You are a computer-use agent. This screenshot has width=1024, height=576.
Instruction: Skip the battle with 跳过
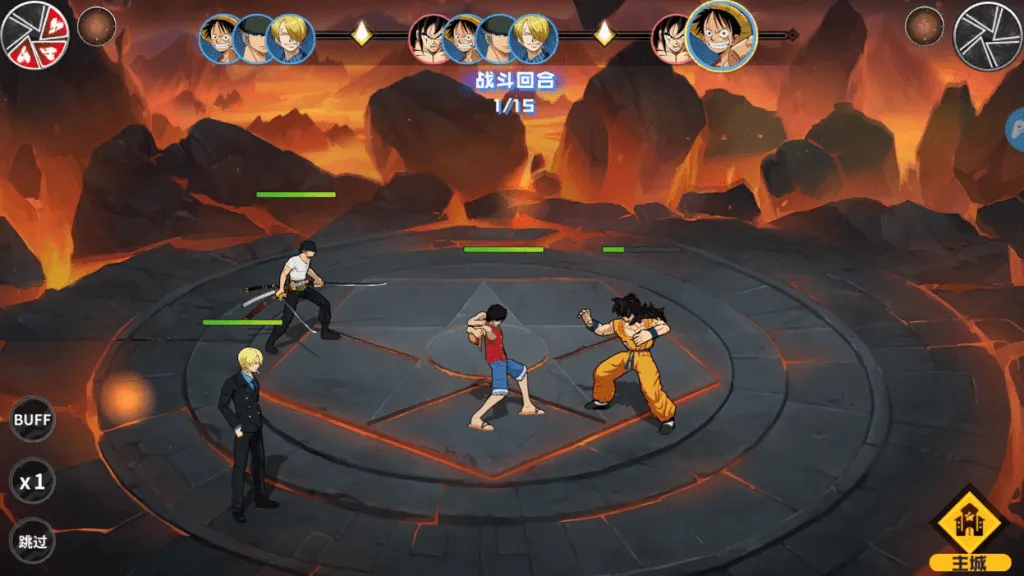pyautogui.click(x=32, y=543)
